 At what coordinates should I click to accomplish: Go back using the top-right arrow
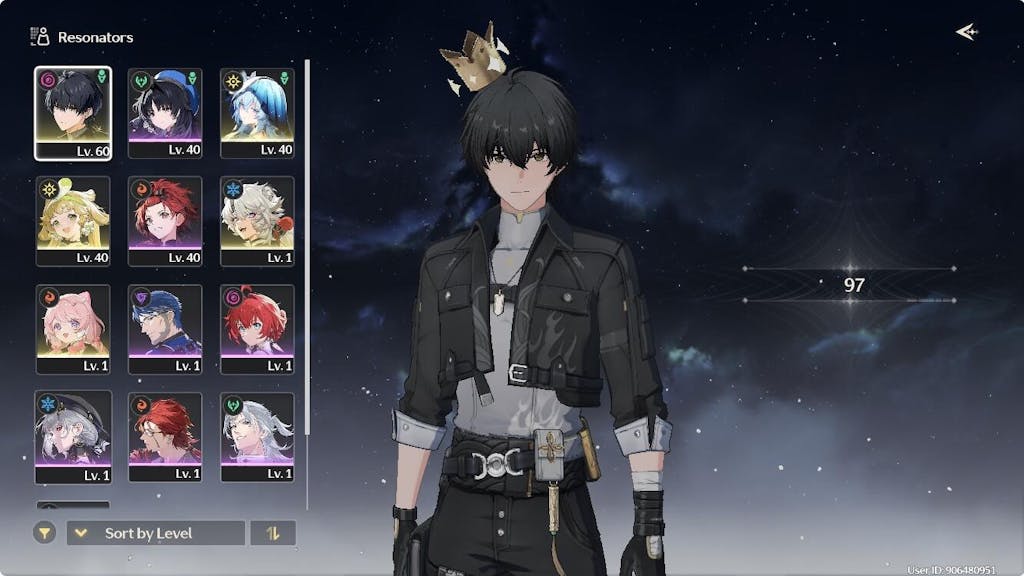(x=966, y=32)
